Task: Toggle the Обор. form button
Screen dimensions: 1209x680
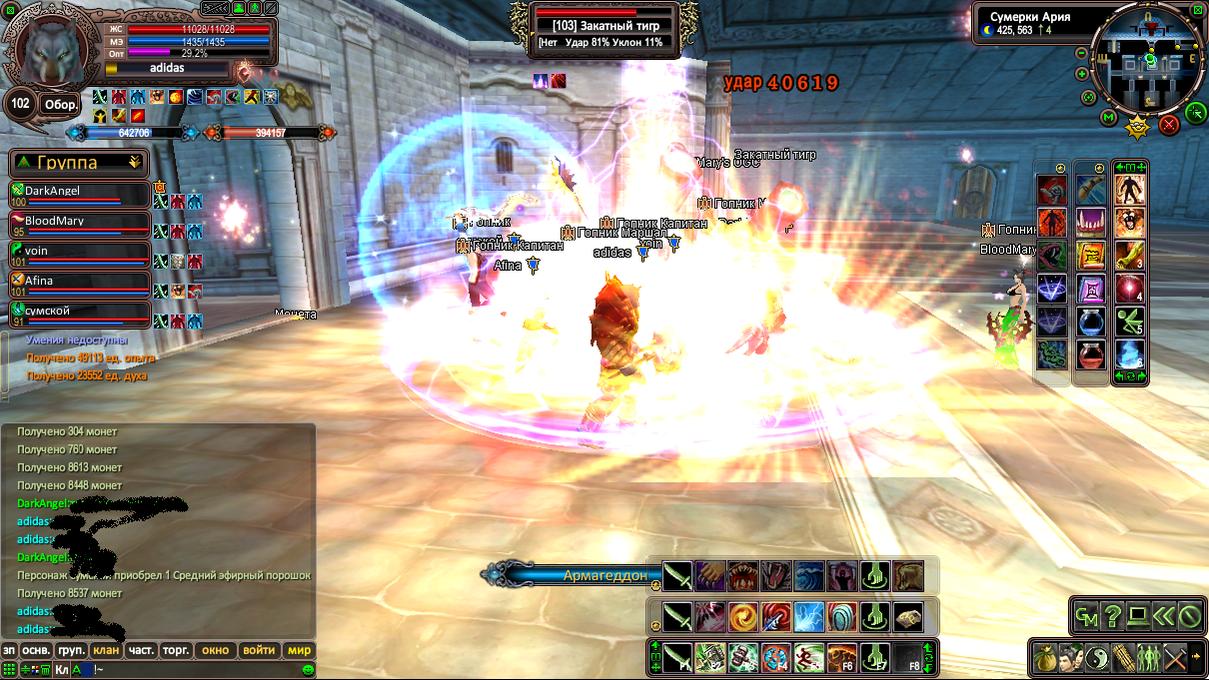Action: tap(59, 104)
